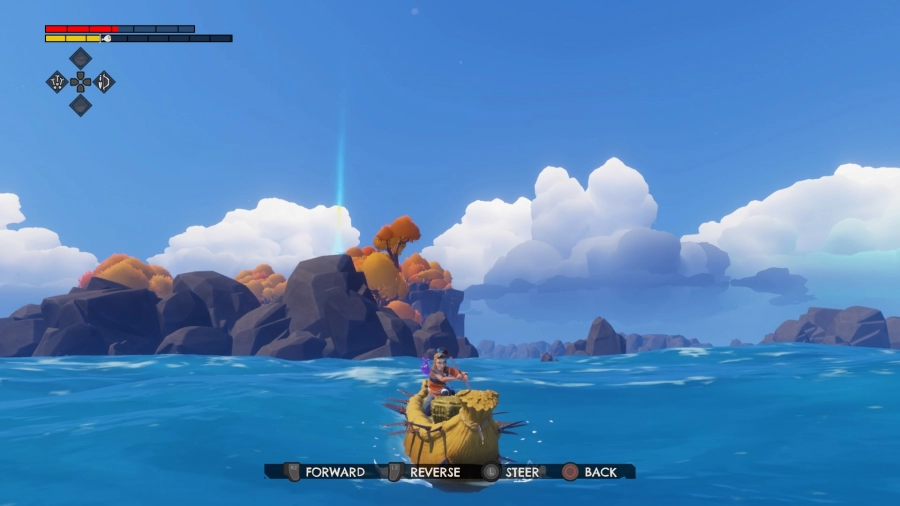900x506 pixels.
Task: Select the bow and arrow quick slot
Action: pyautogui.click(x=104, y=82)
